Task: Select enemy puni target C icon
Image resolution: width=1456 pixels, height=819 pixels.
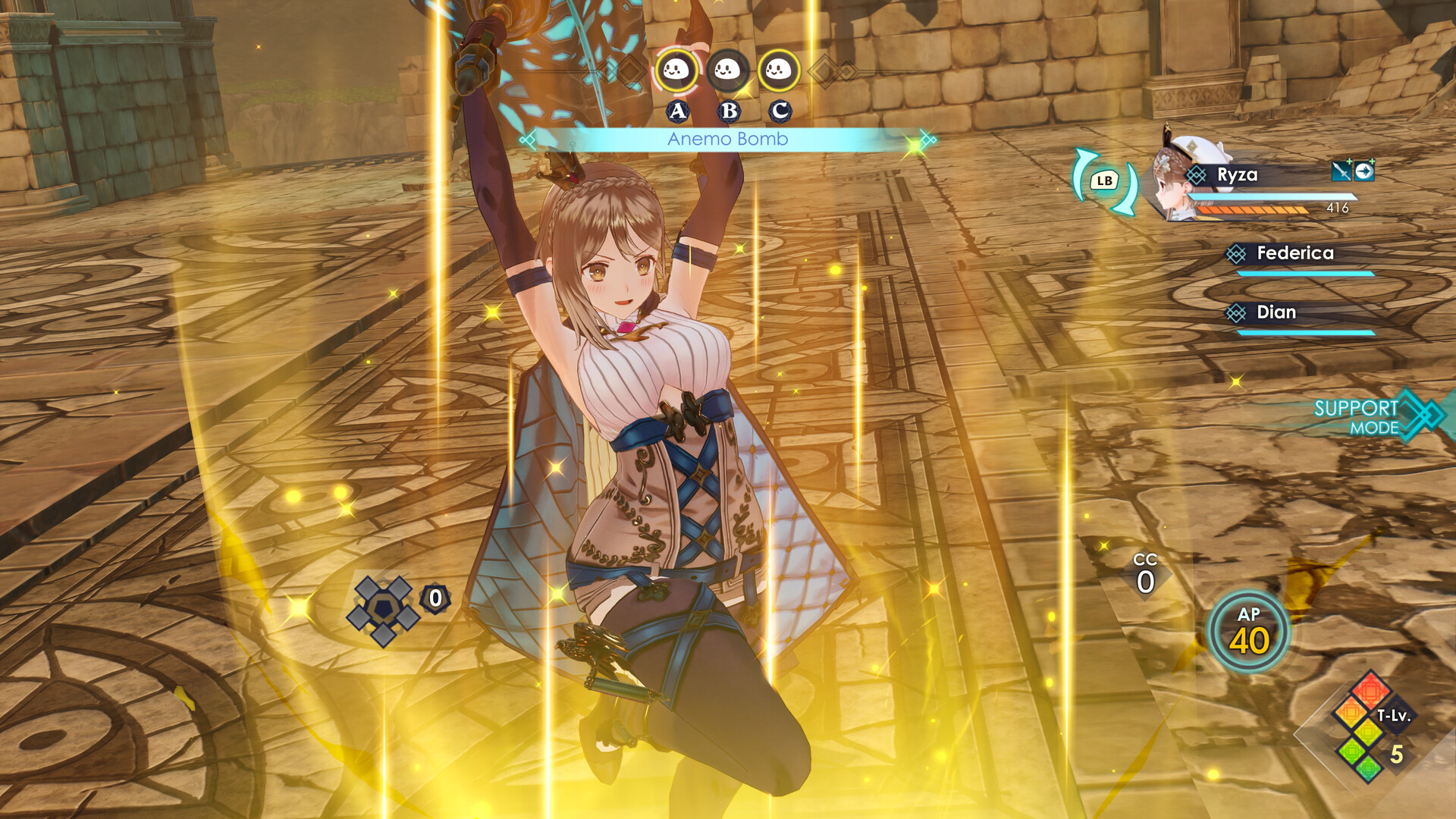Action: (777, 71)
